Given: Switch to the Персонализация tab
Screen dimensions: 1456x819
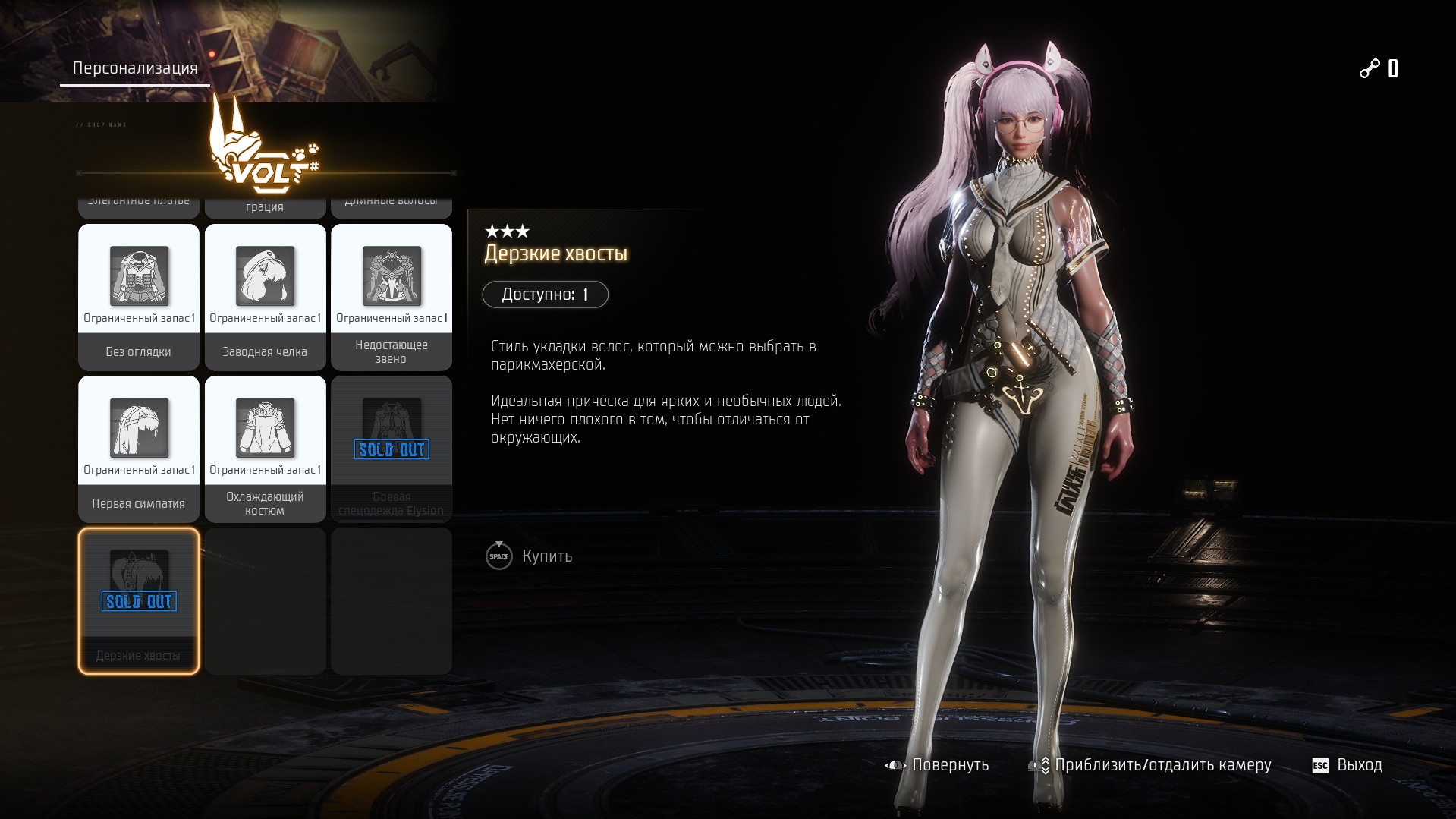Looking at the screenshot, I should [135, 68].
